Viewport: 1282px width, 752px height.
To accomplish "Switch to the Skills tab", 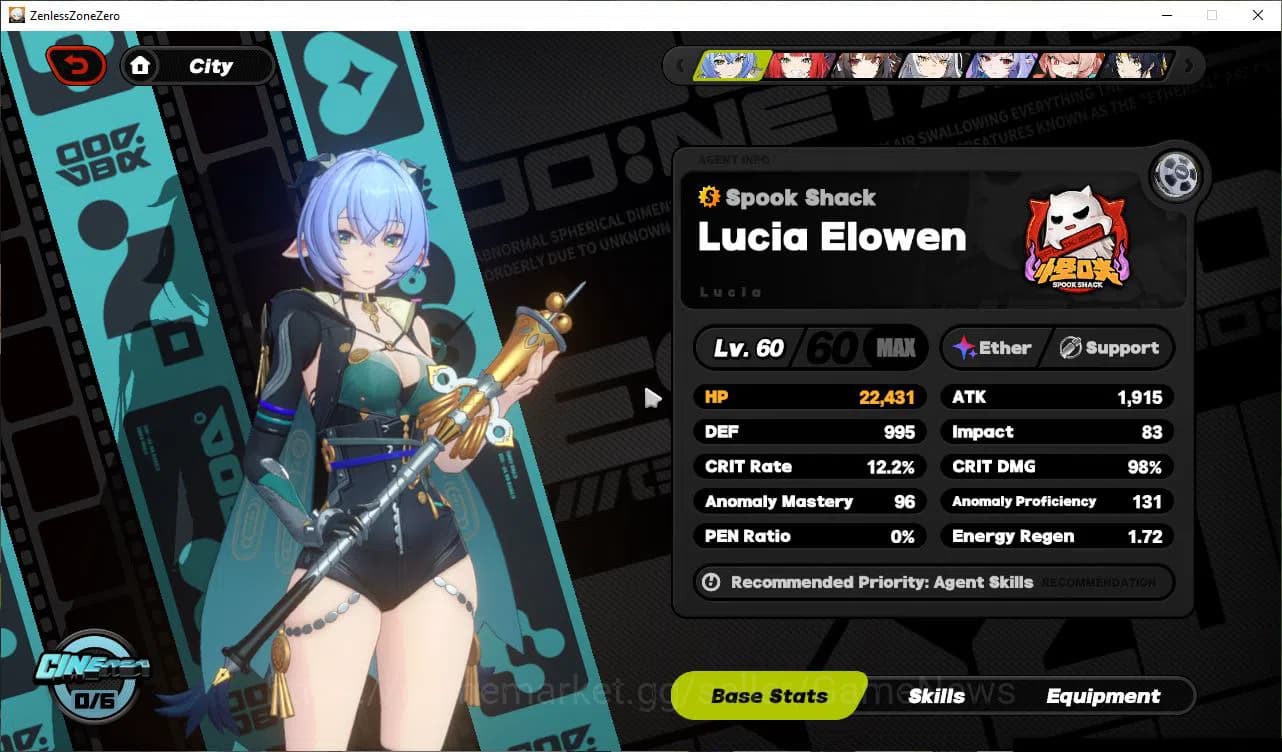I will pyautogui.click(x=937, y=696).
